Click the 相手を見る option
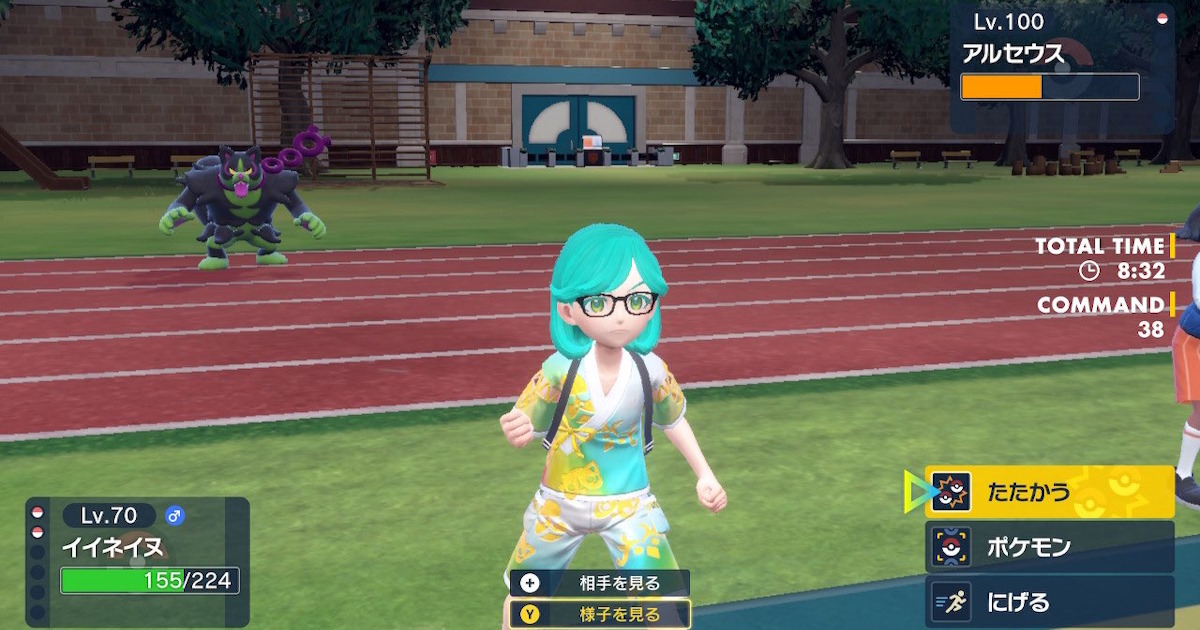This screenshot has width=1200, height=630. click(x=600, y=584)
